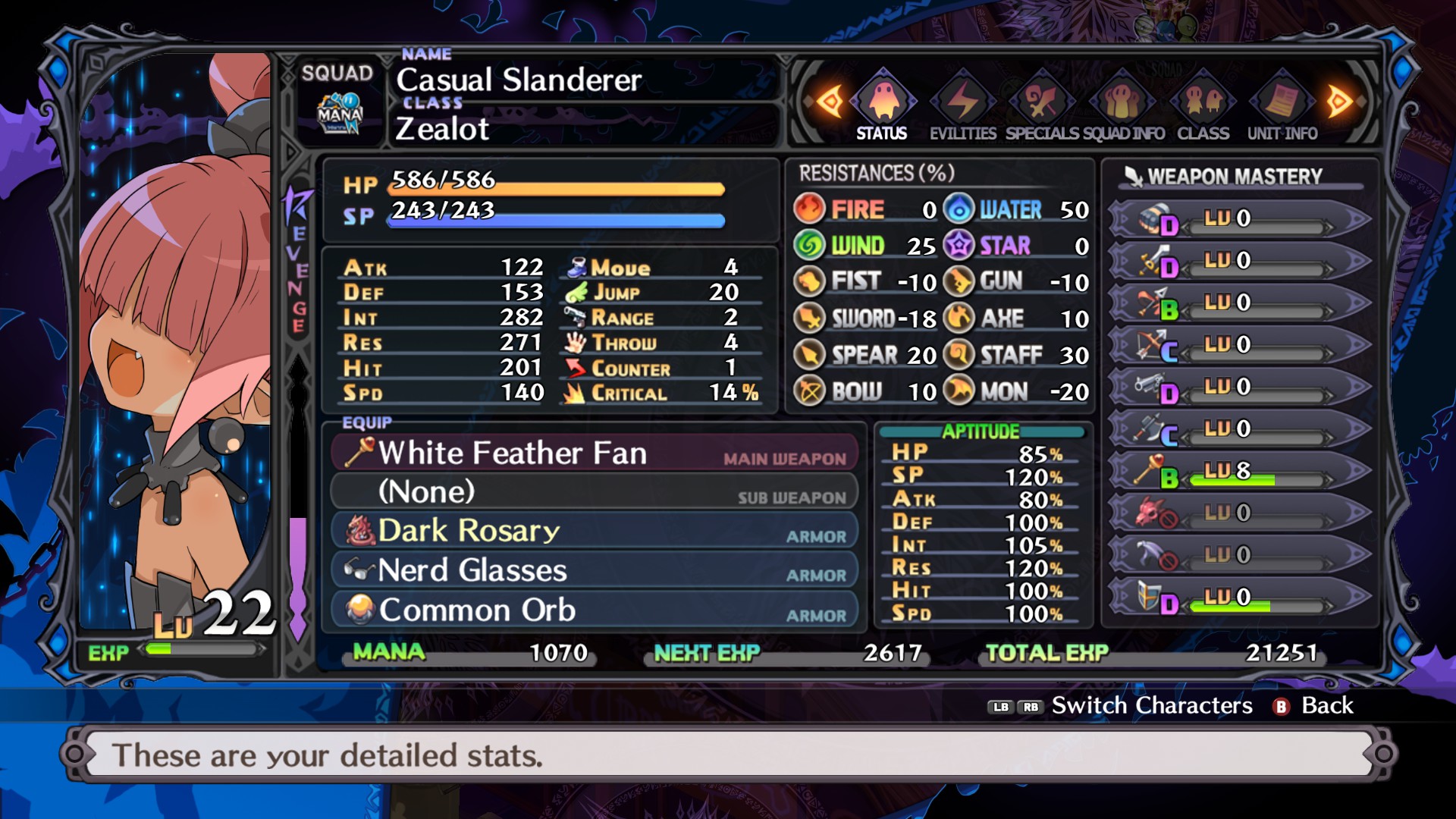This screenshot has width=1456, height=819.
Task: Choose the empty sub weapon slot
Action: [595, 492]
